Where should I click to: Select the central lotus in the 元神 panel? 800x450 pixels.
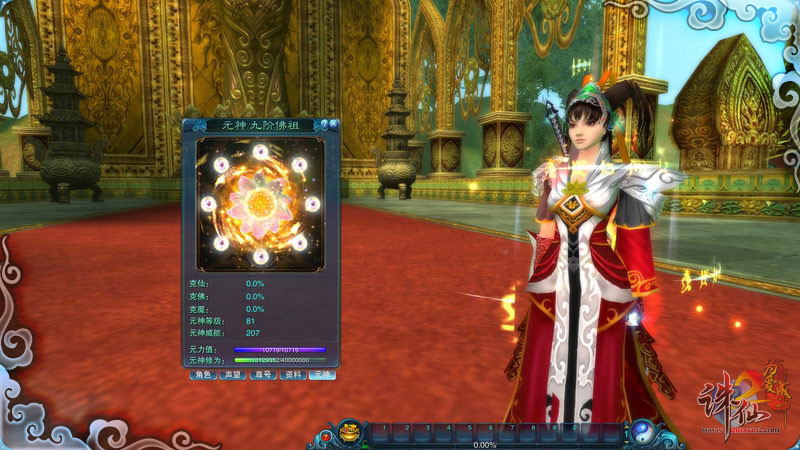click(260, 204)
